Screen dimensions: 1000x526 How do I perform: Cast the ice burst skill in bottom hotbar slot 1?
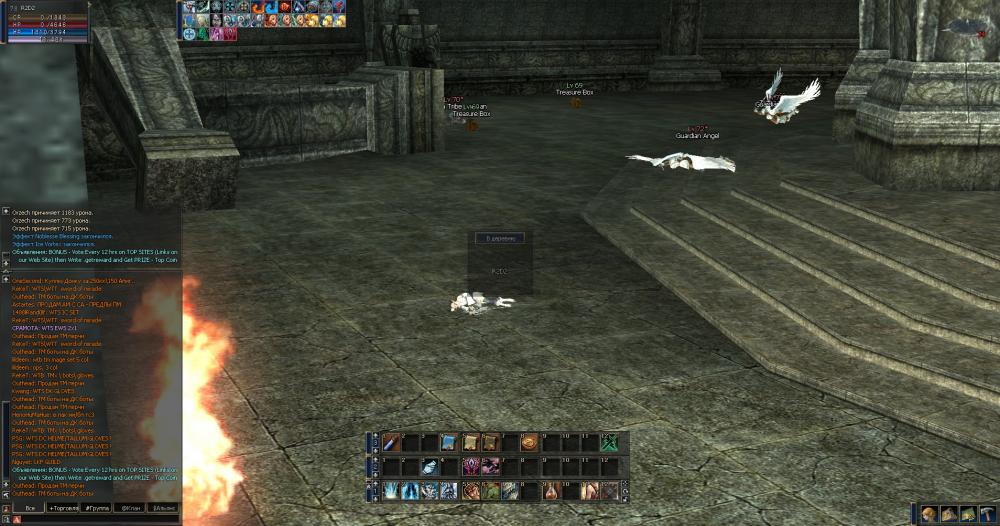[389, 490]
